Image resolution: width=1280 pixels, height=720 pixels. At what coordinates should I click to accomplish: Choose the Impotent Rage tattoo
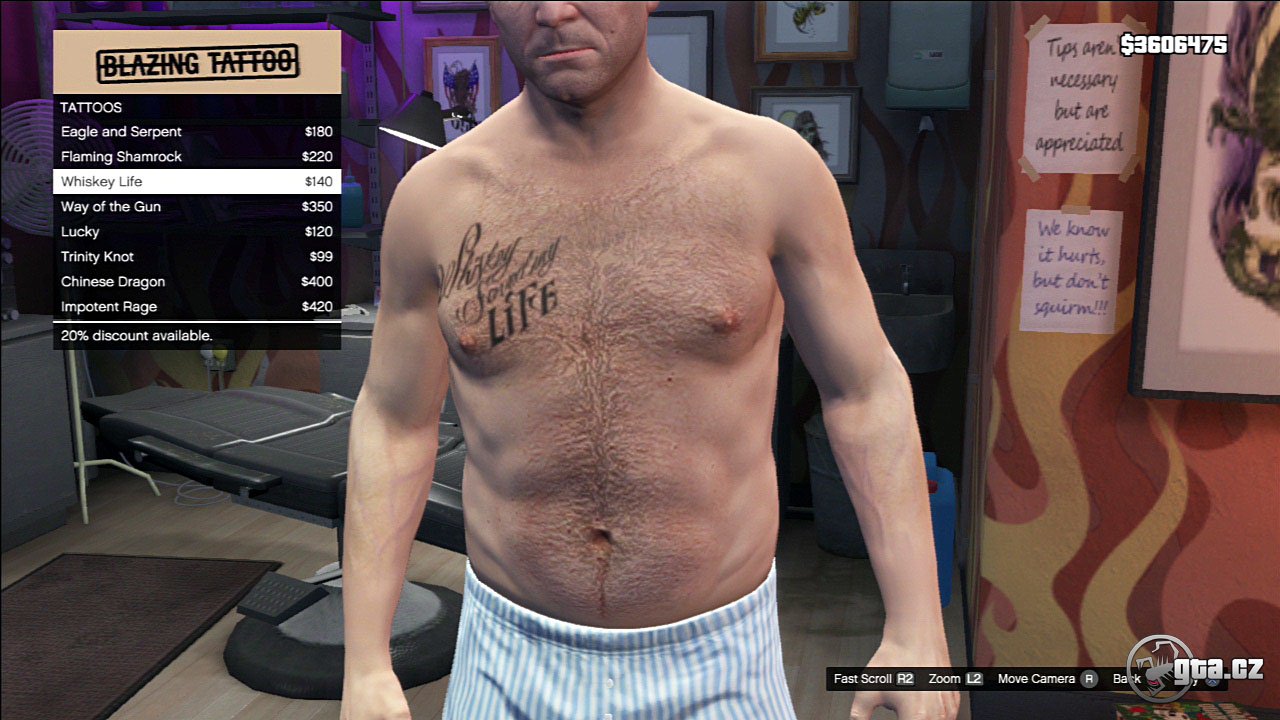[196, 307]
